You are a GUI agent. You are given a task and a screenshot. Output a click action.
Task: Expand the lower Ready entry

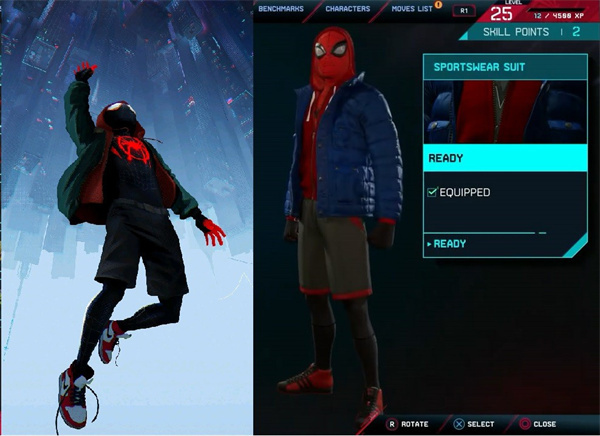pyautogui.click(x=449, y=244)
